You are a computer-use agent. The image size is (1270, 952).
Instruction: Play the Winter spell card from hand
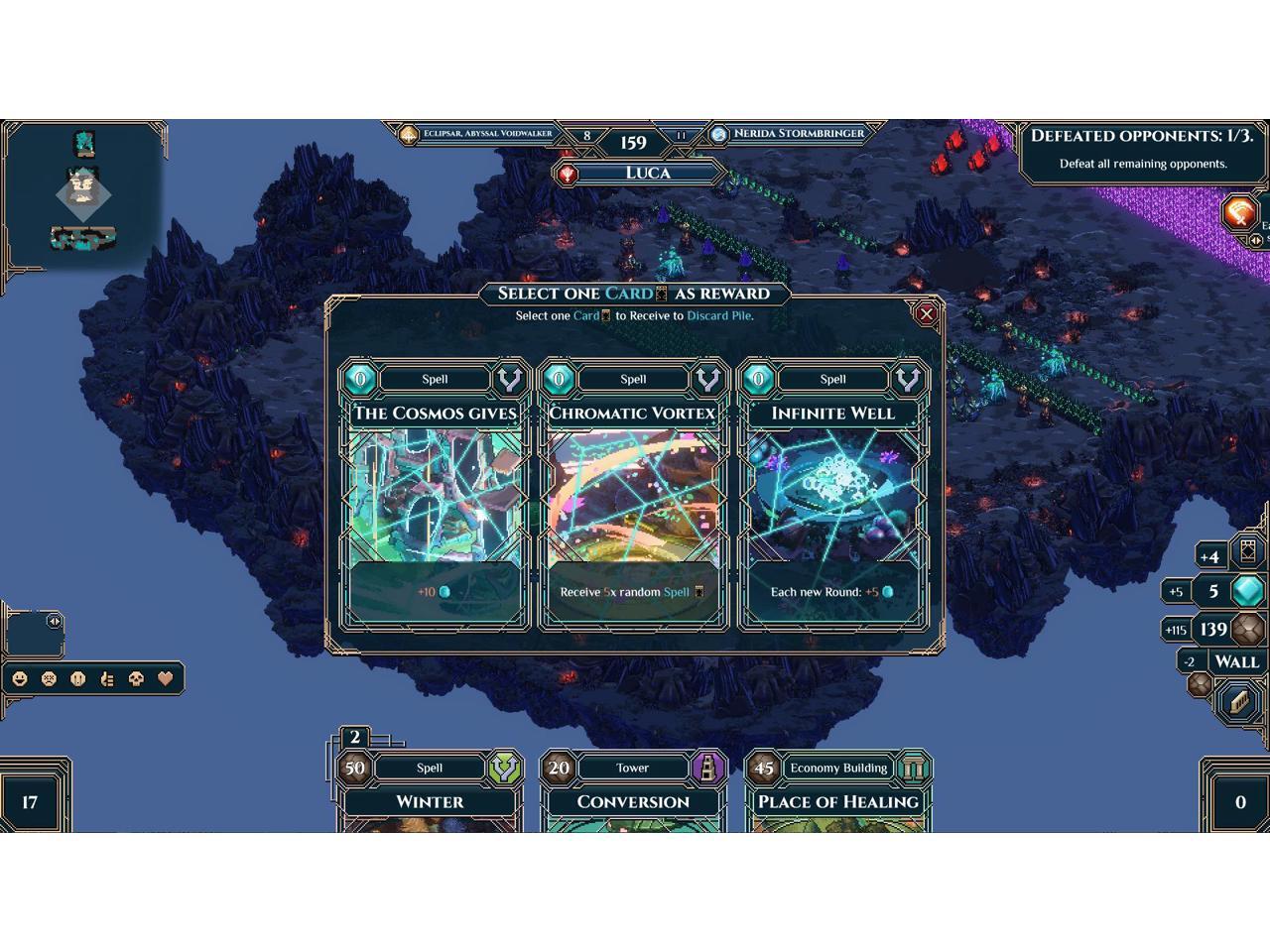430,793
